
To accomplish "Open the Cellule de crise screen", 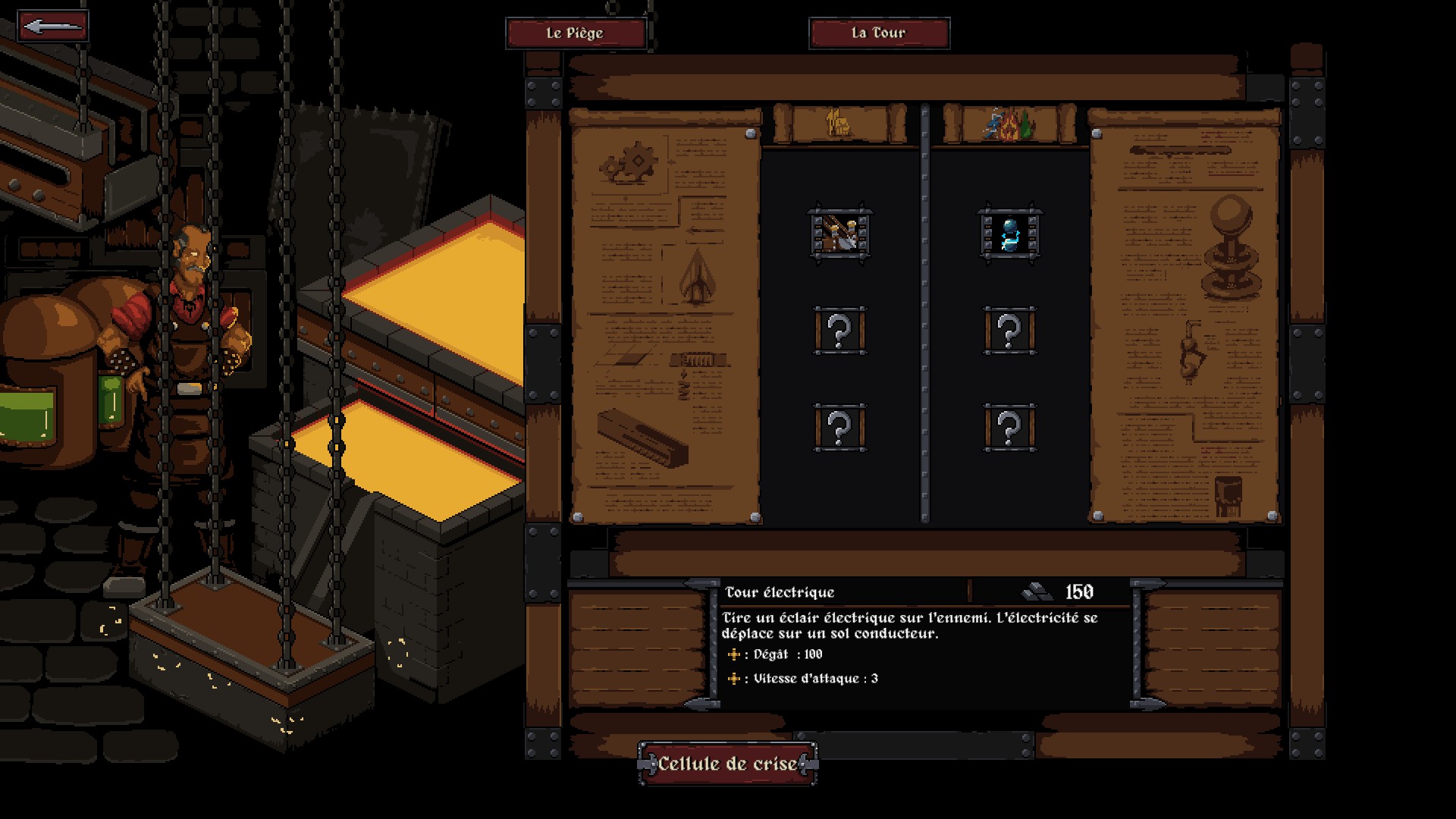I will tap(726, 764).
